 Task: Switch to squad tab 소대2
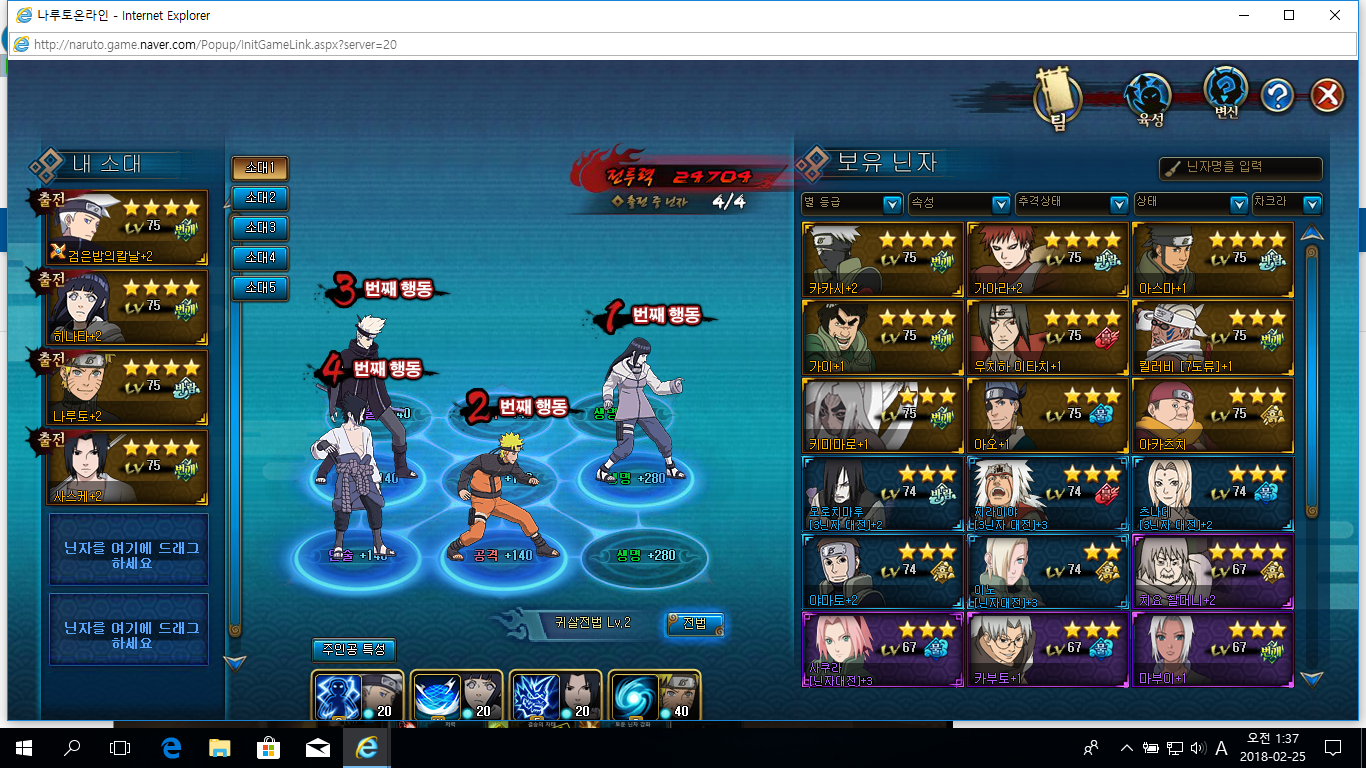click(x=260, y=198)
